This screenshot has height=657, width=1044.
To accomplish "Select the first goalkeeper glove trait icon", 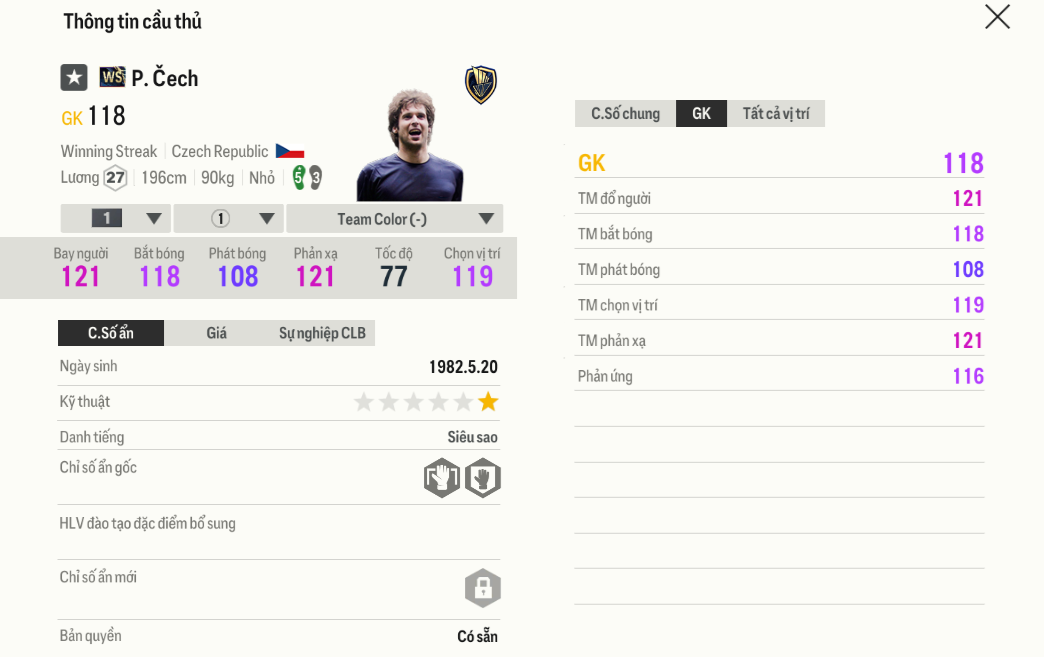I will point(441,478).
